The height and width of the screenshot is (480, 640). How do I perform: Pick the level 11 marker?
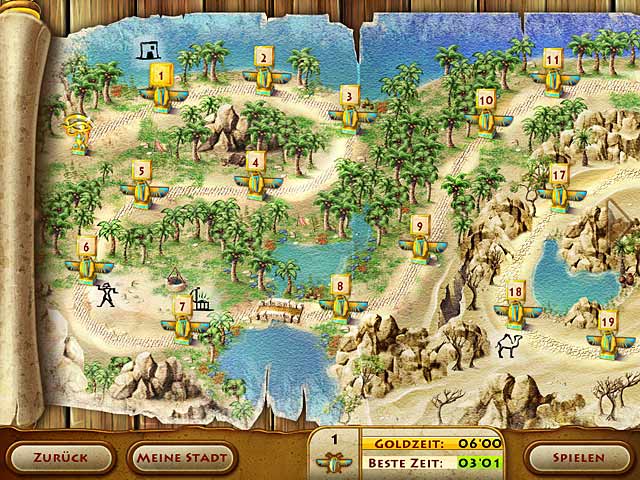click(x=552, y=72)
